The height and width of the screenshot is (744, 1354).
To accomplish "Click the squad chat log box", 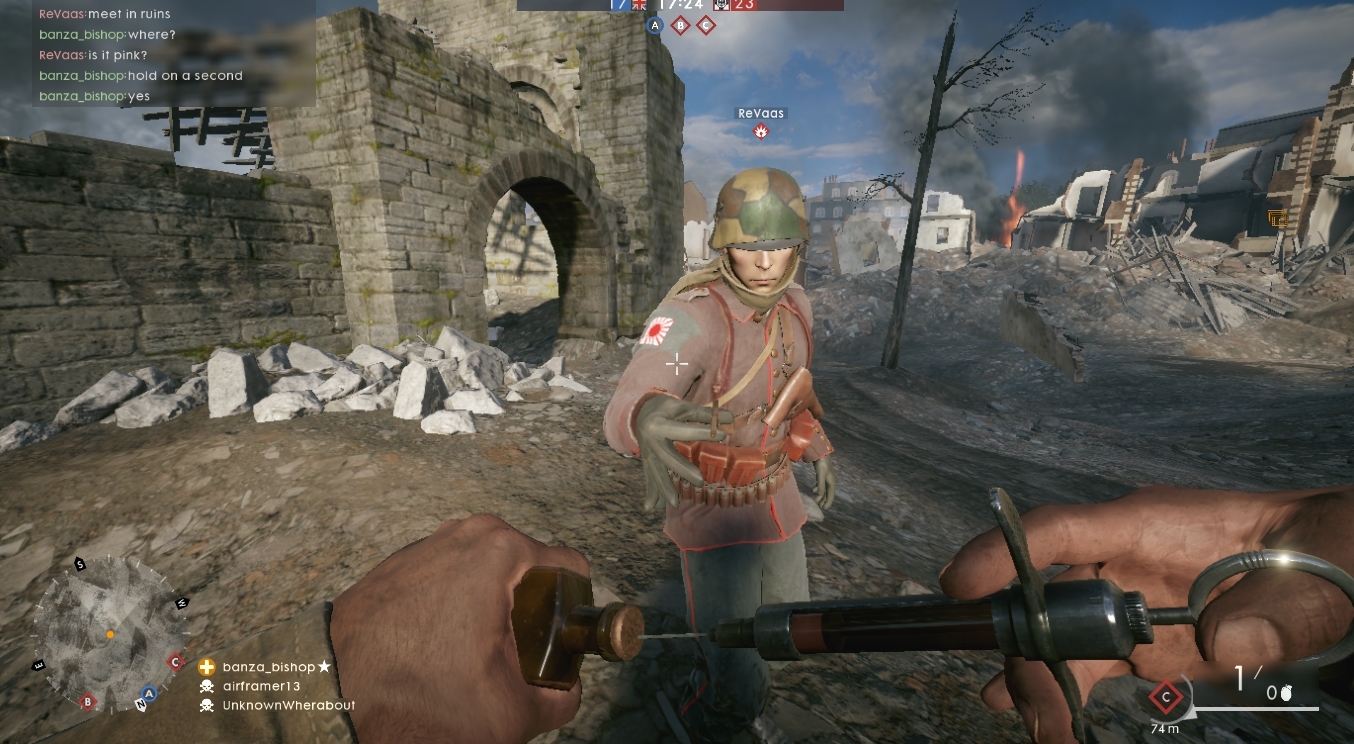I will [x=174, y=54].
